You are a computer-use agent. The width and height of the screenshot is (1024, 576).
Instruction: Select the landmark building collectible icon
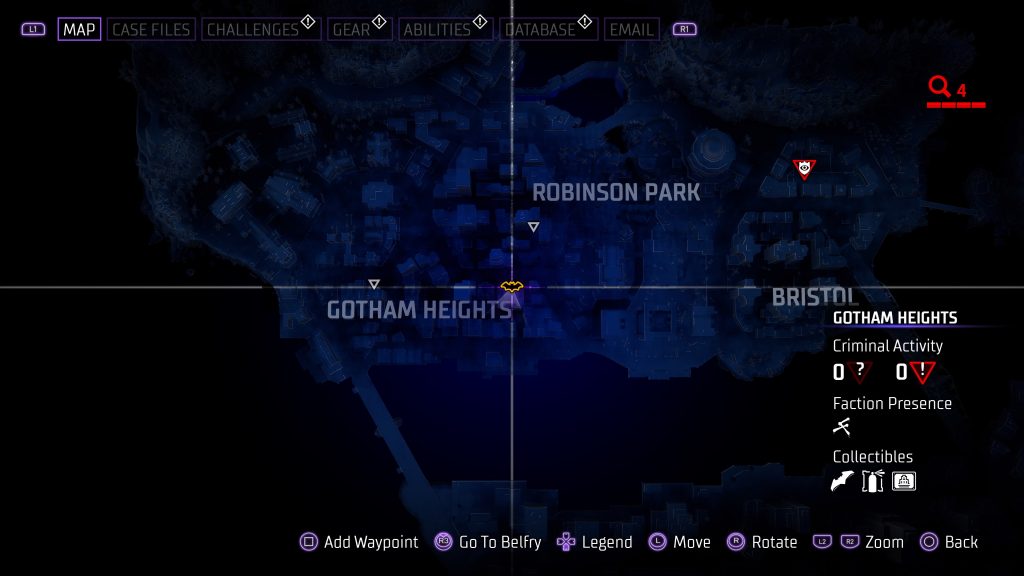(x=904, y=482)
